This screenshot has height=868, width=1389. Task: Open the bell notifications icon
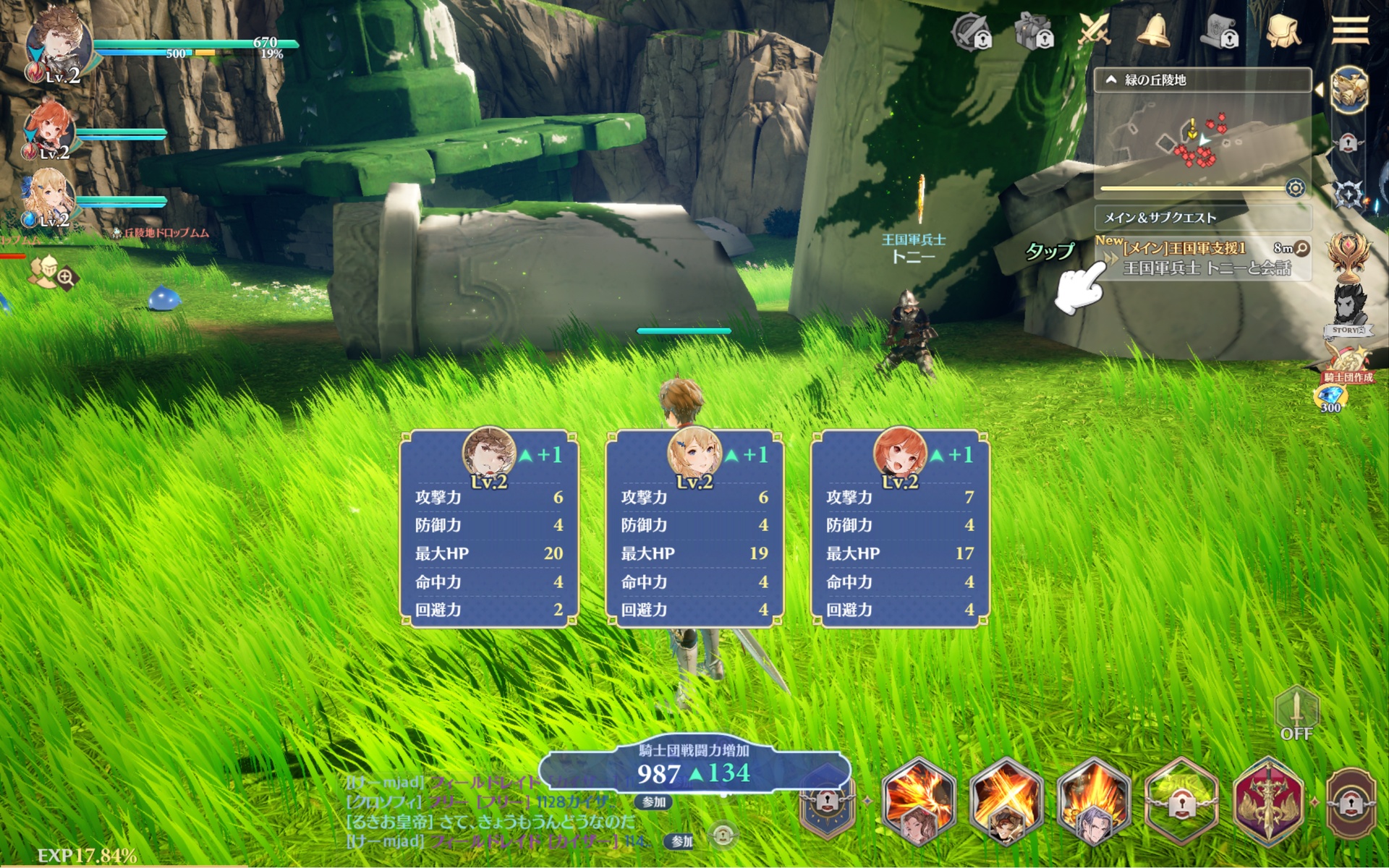click(x=1153, y=32)
